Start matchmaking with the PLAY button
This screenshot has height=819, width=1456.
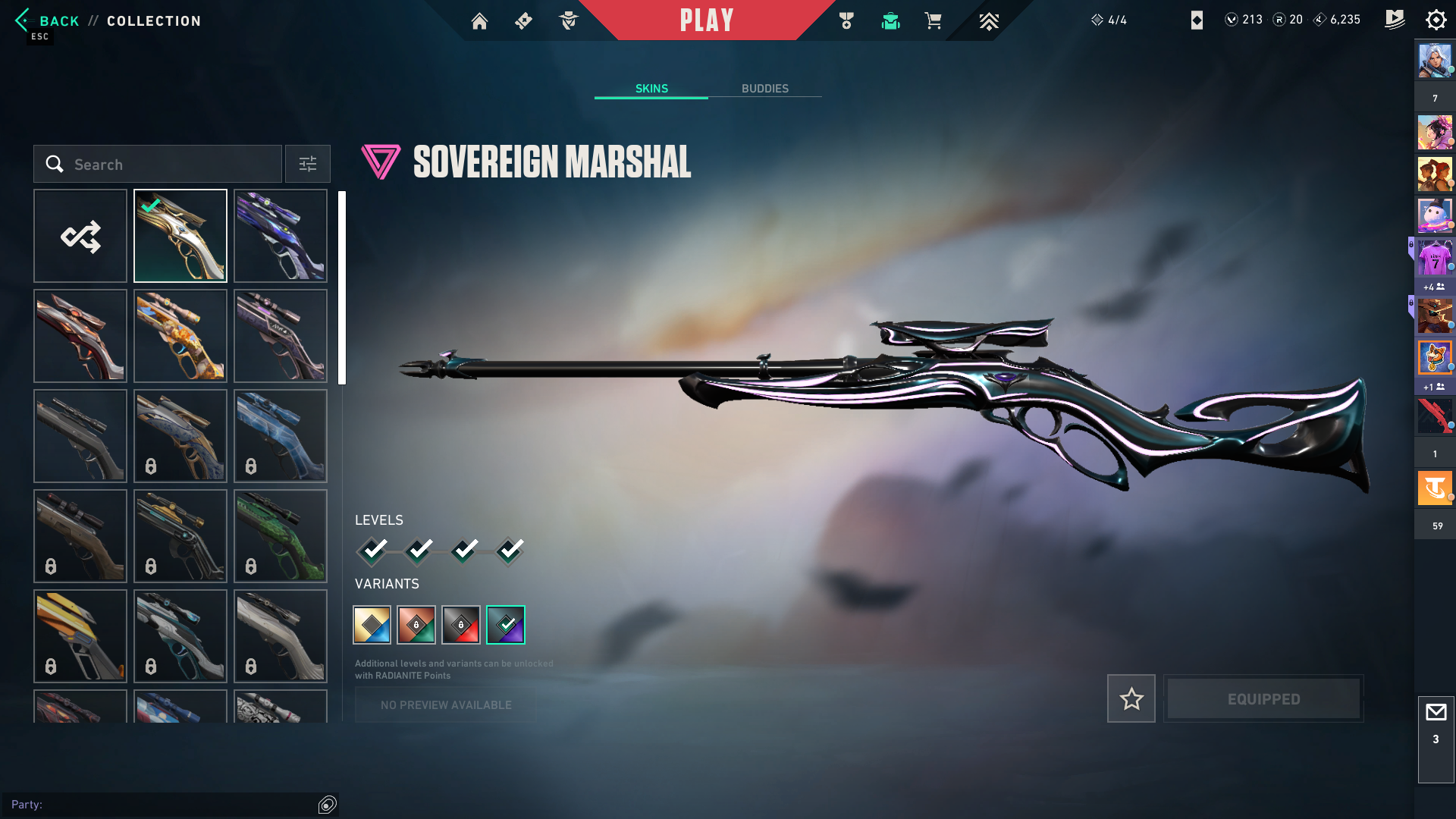tap(706, 20)
